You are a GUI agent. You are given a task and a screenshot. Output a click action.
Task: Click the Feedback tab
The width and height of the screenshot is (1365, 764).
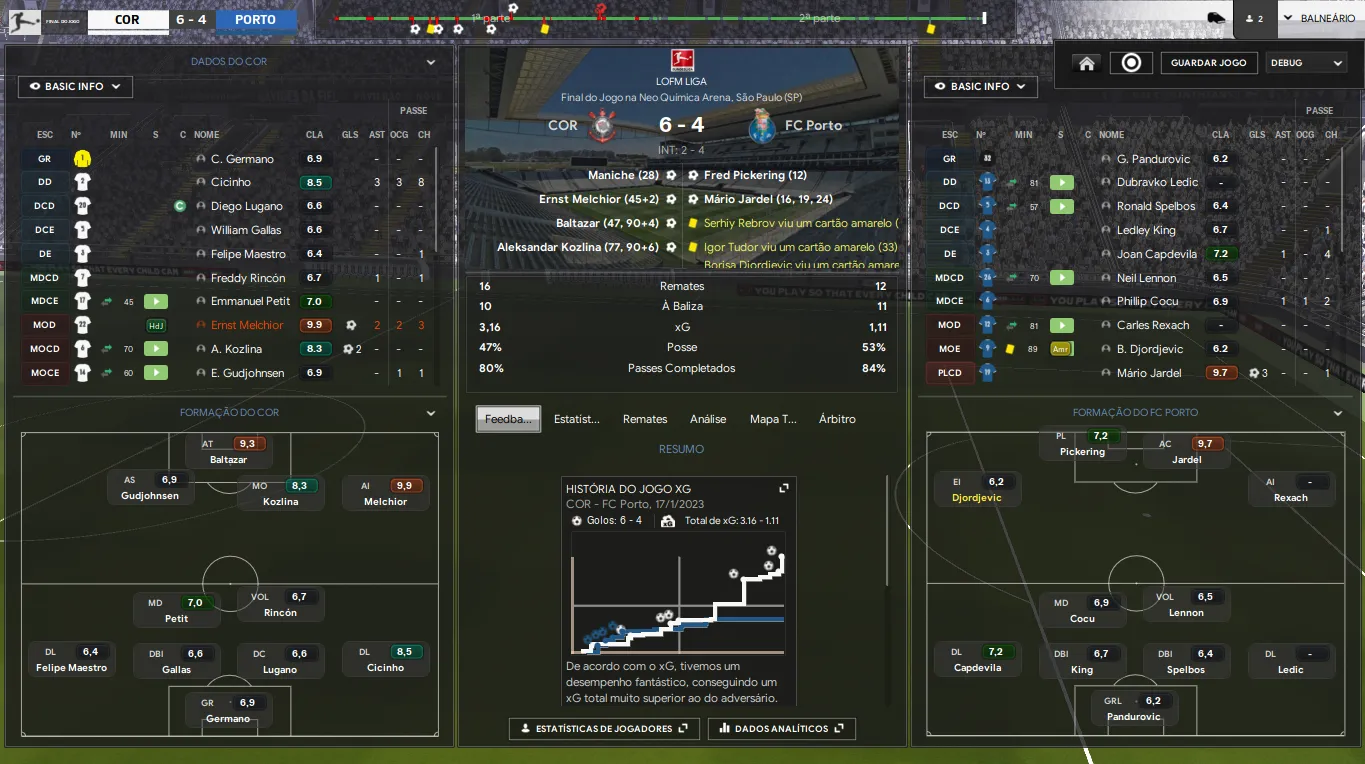click(509, 419)
